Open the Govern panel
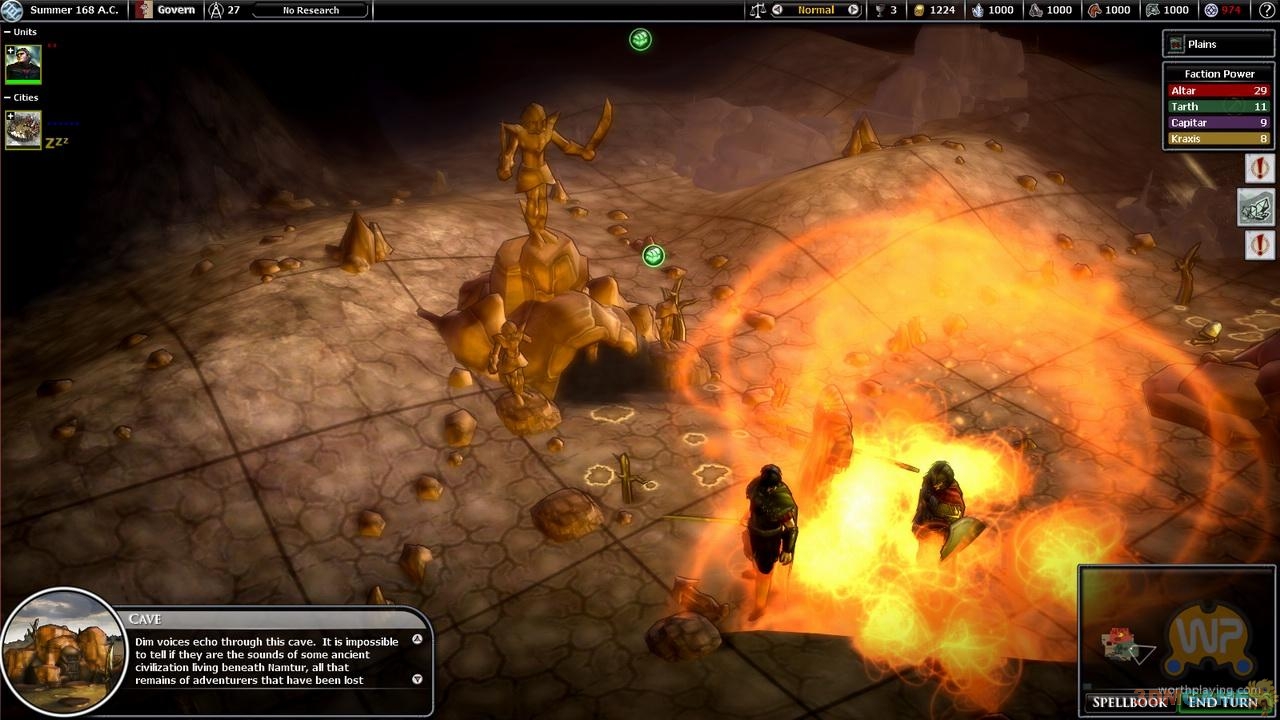Viewport: 1280px width, 720px height. tap(166, 10)
